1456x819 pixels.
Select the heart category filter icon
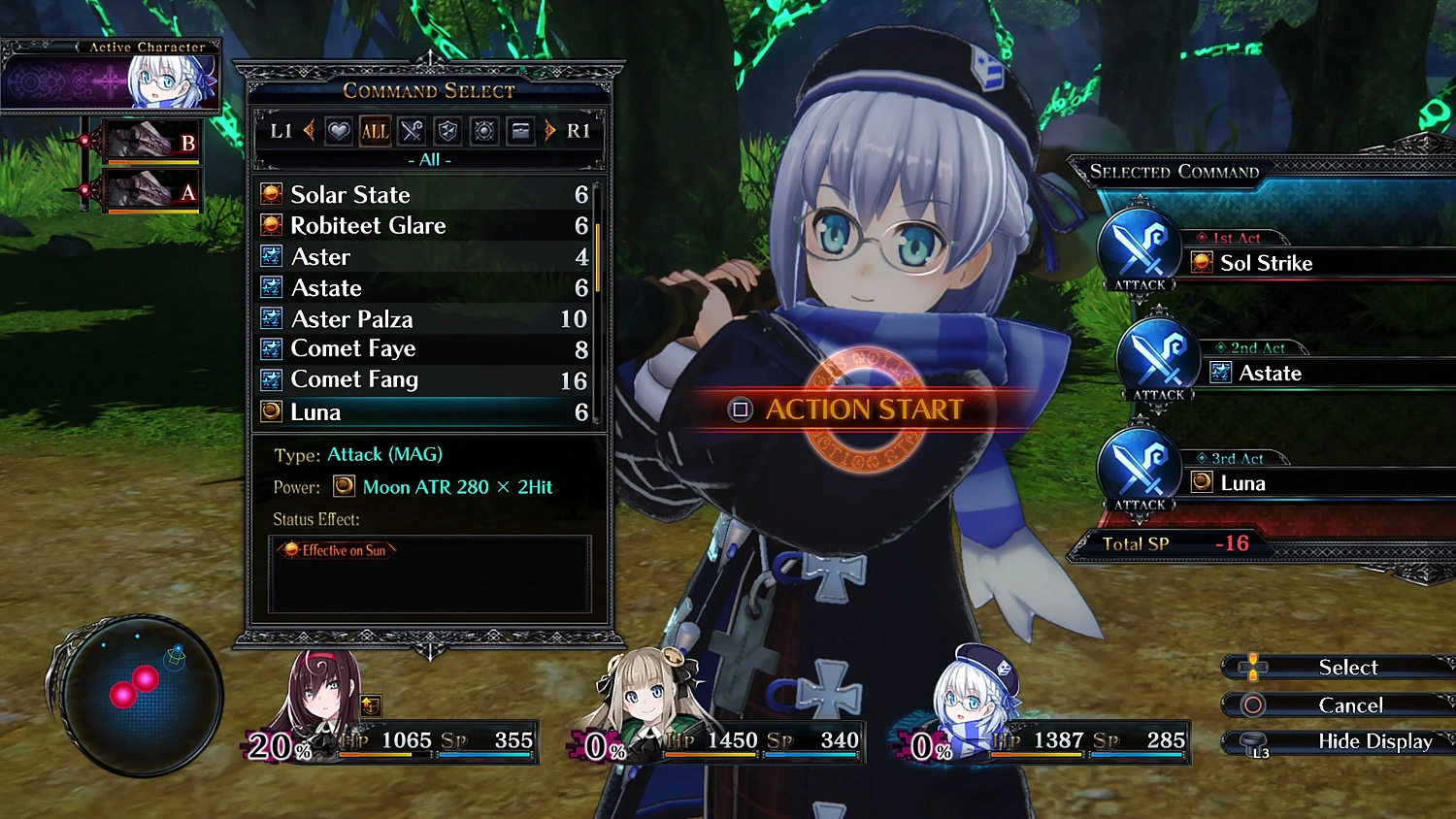pos(338,131)
